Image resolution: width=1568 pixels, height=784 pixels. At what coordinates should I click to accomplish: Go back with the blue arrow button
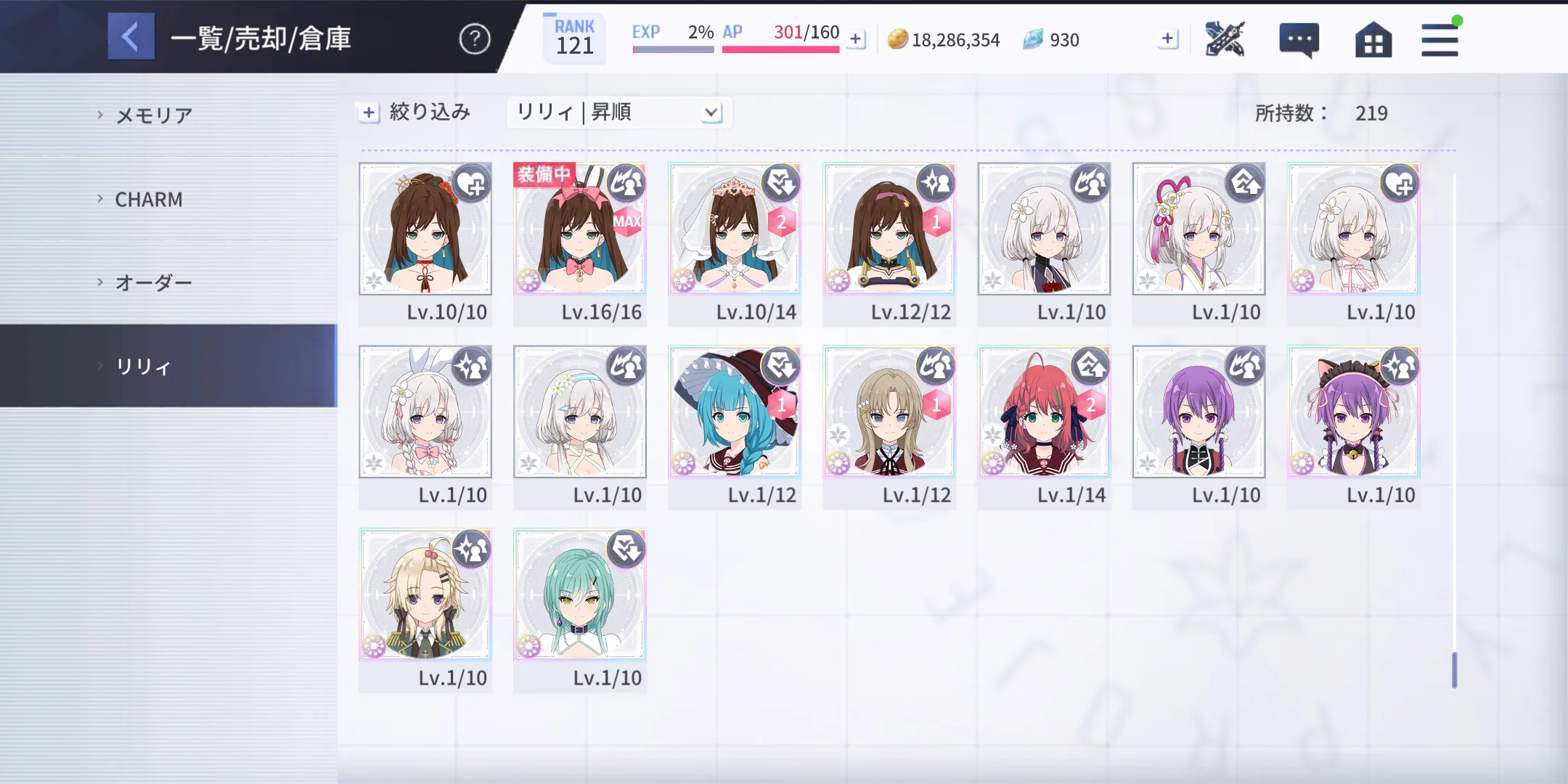(131, 36)
